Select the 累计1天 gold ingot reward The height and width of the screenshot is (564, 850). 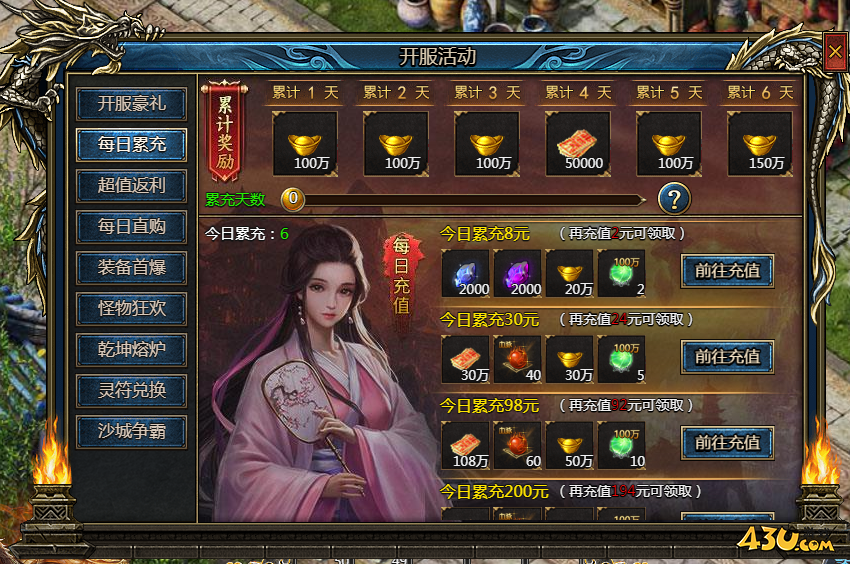[x=305, y=144]
